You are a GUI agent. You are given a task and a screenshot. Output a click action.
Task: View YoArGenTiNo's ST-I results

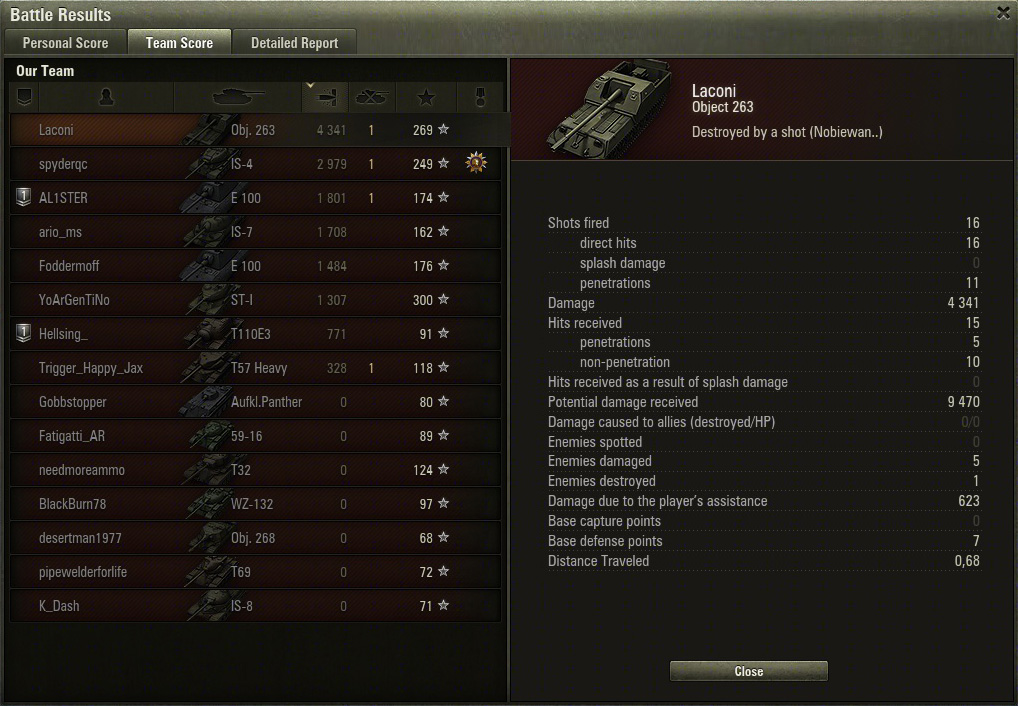coord(255,300)
